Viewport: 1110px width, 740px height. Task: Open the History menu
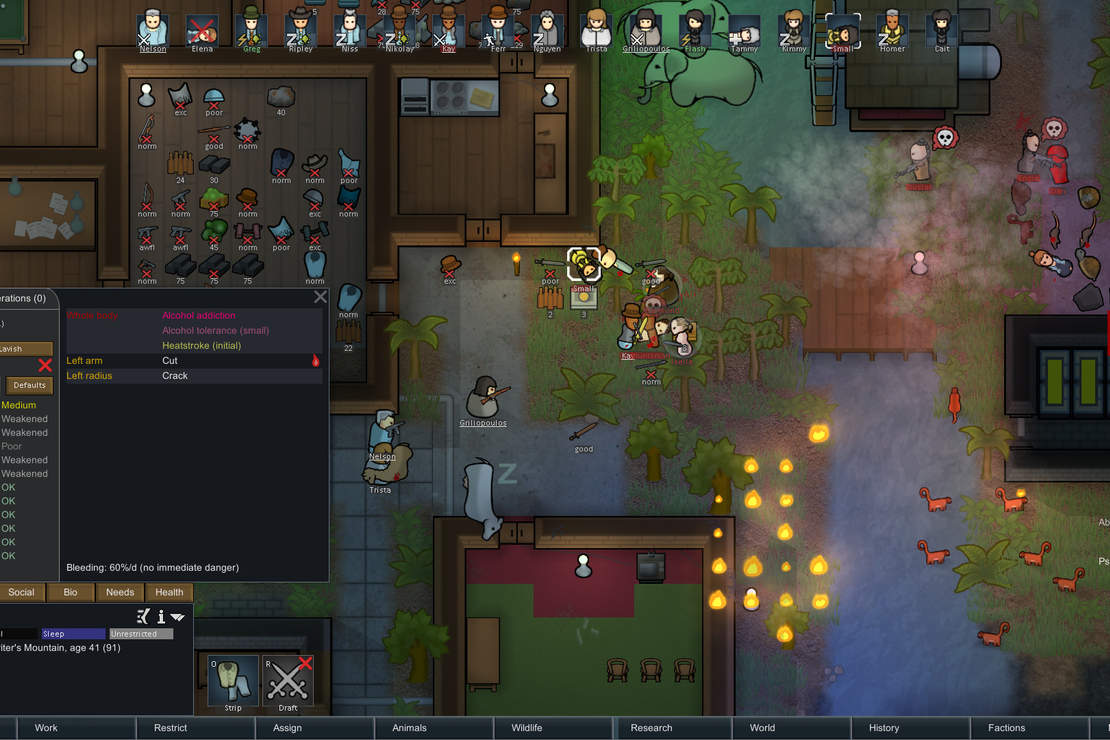pos(883,728)
